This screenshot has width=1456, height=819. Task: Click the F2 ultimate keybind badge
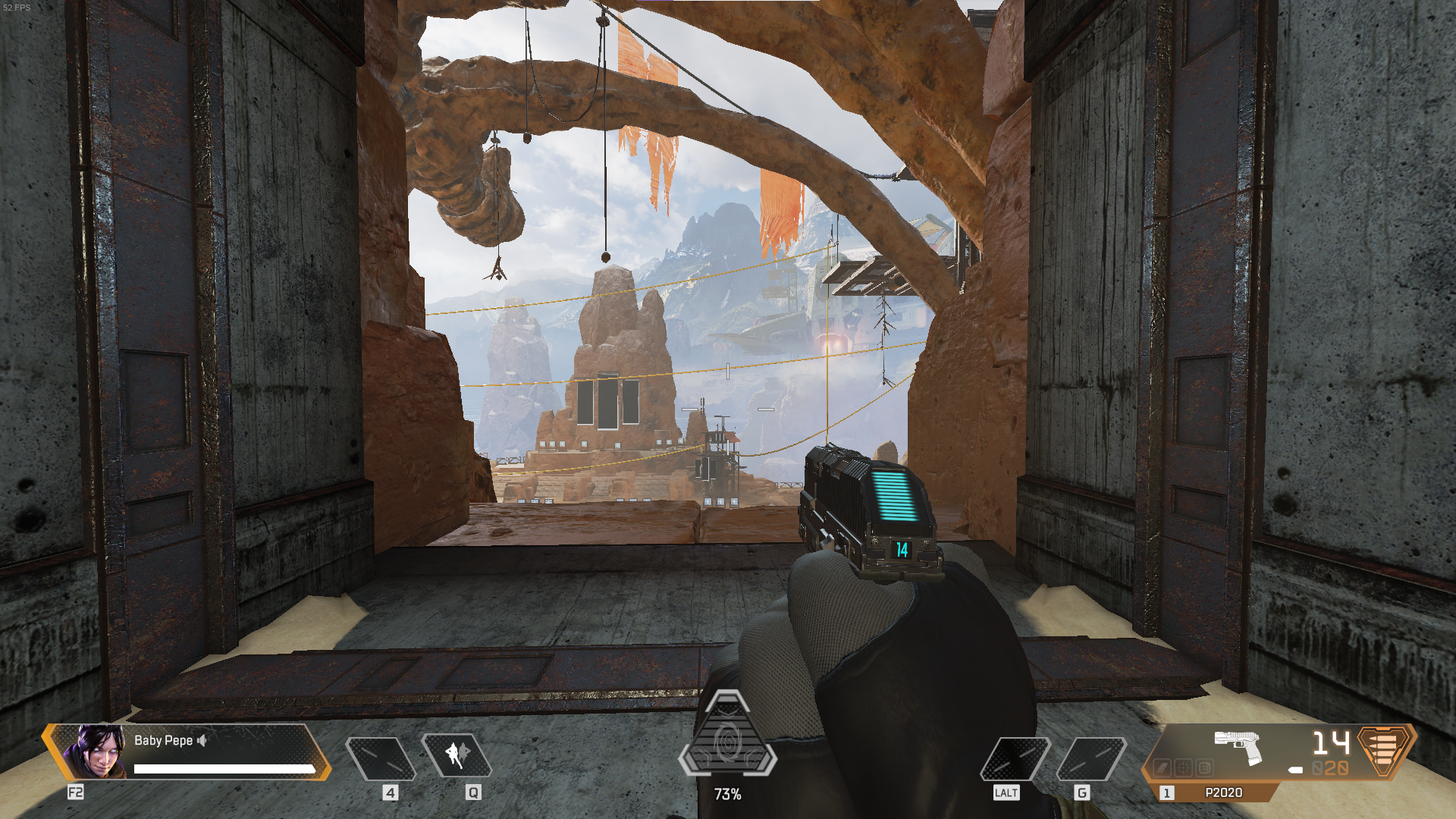pyautogui.click(x=76, y=791)
